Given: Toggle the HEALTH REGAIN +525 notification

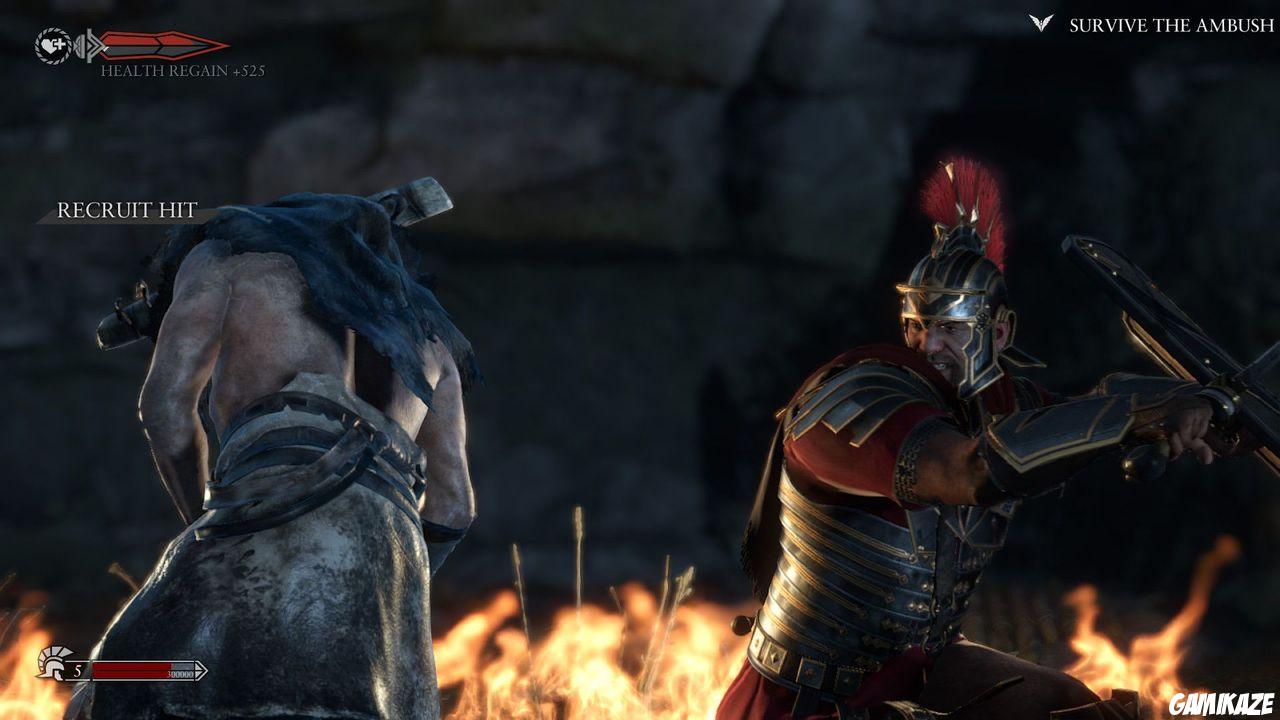Looking at the screenshot, I should coord(180,70).
